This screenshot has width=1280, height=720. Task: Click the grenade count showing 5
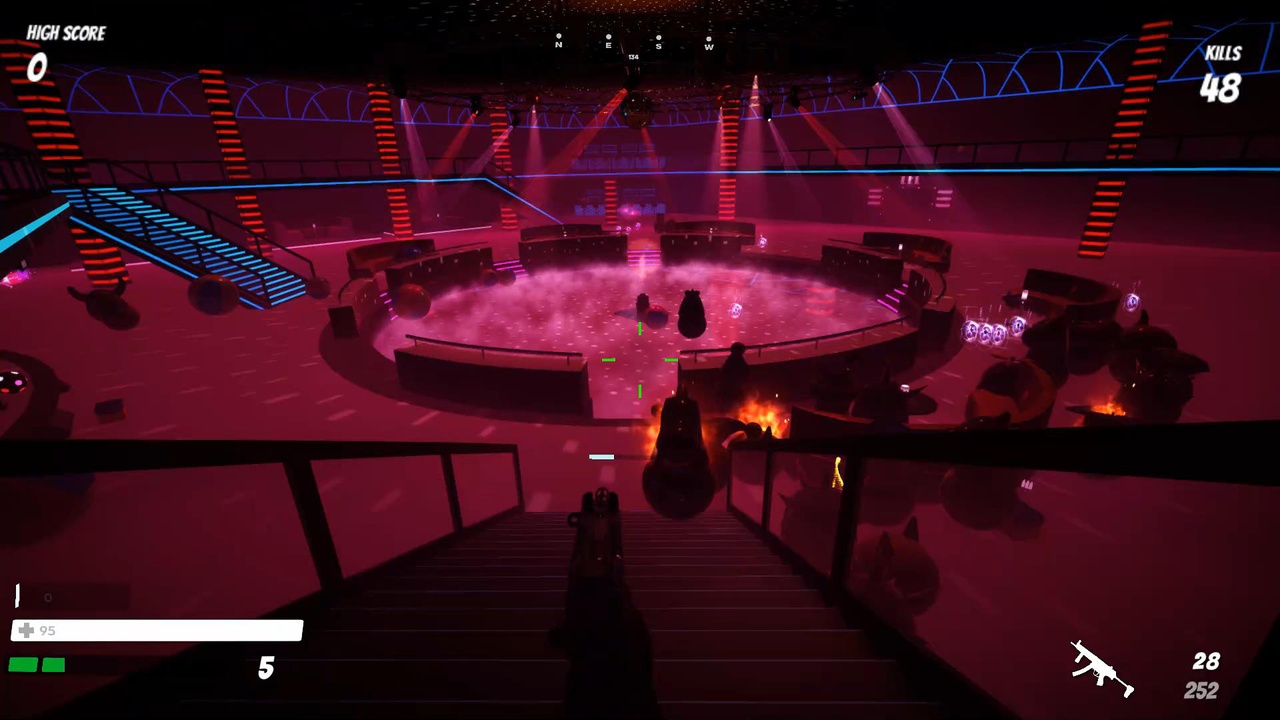265,668
